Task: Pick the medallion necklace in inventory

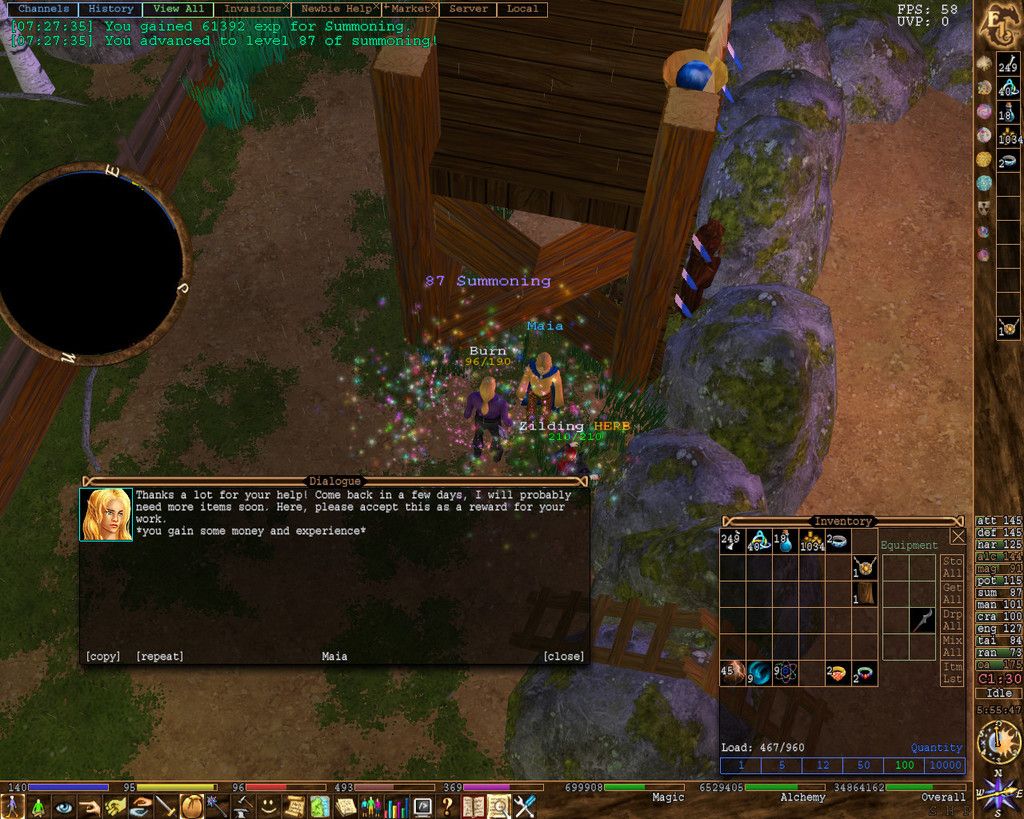Action: (x=864, y=568)
